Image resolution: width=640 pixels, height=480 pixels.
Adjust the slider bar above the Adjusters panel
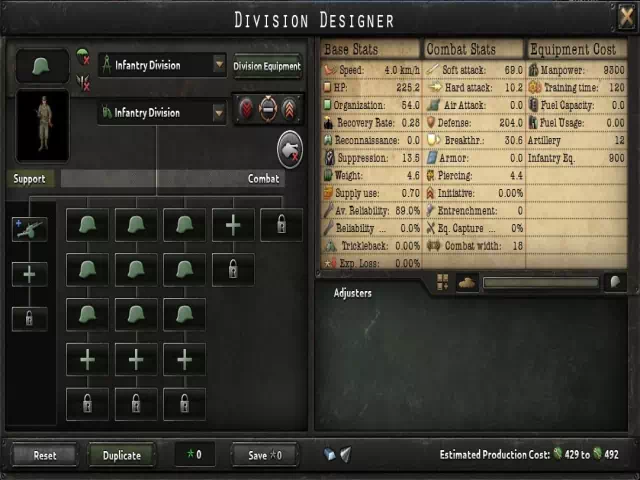pos(540,283)
